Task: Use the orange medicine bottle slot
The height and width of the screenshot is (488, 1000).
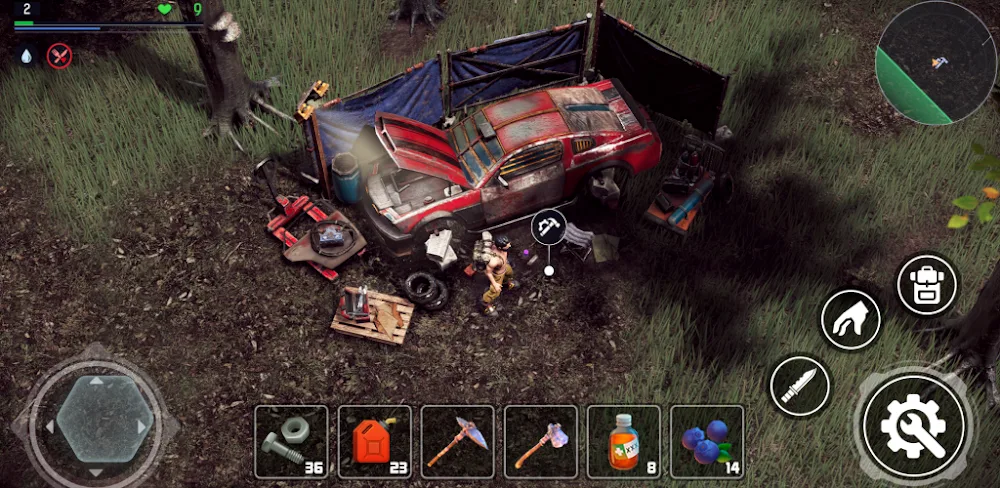Action: click(624, 441)
